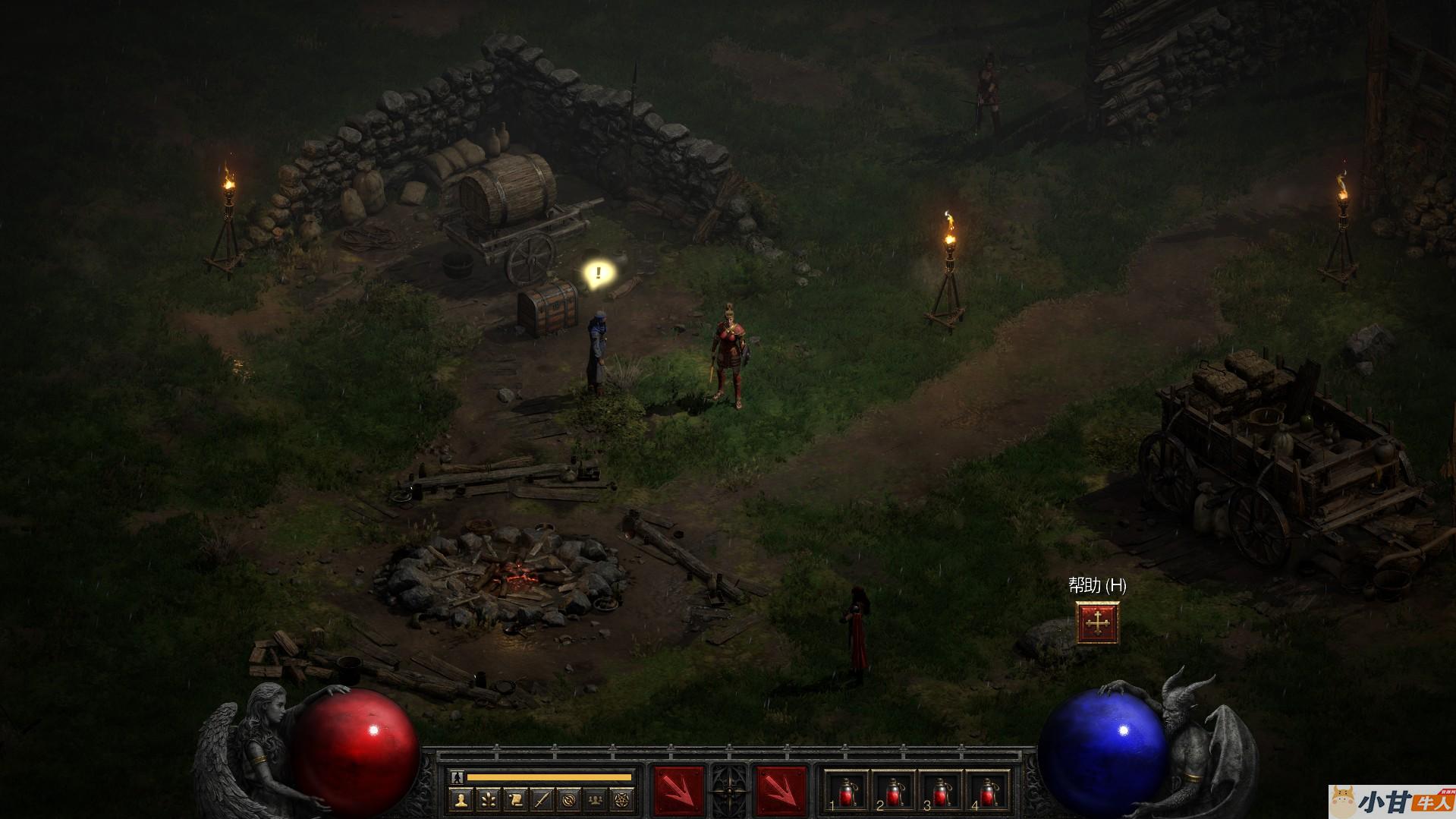Viewport: 1456px width, 819px height.
Task: Drink the healing potion in belt slot 3
Action: [x=940, y=792]
